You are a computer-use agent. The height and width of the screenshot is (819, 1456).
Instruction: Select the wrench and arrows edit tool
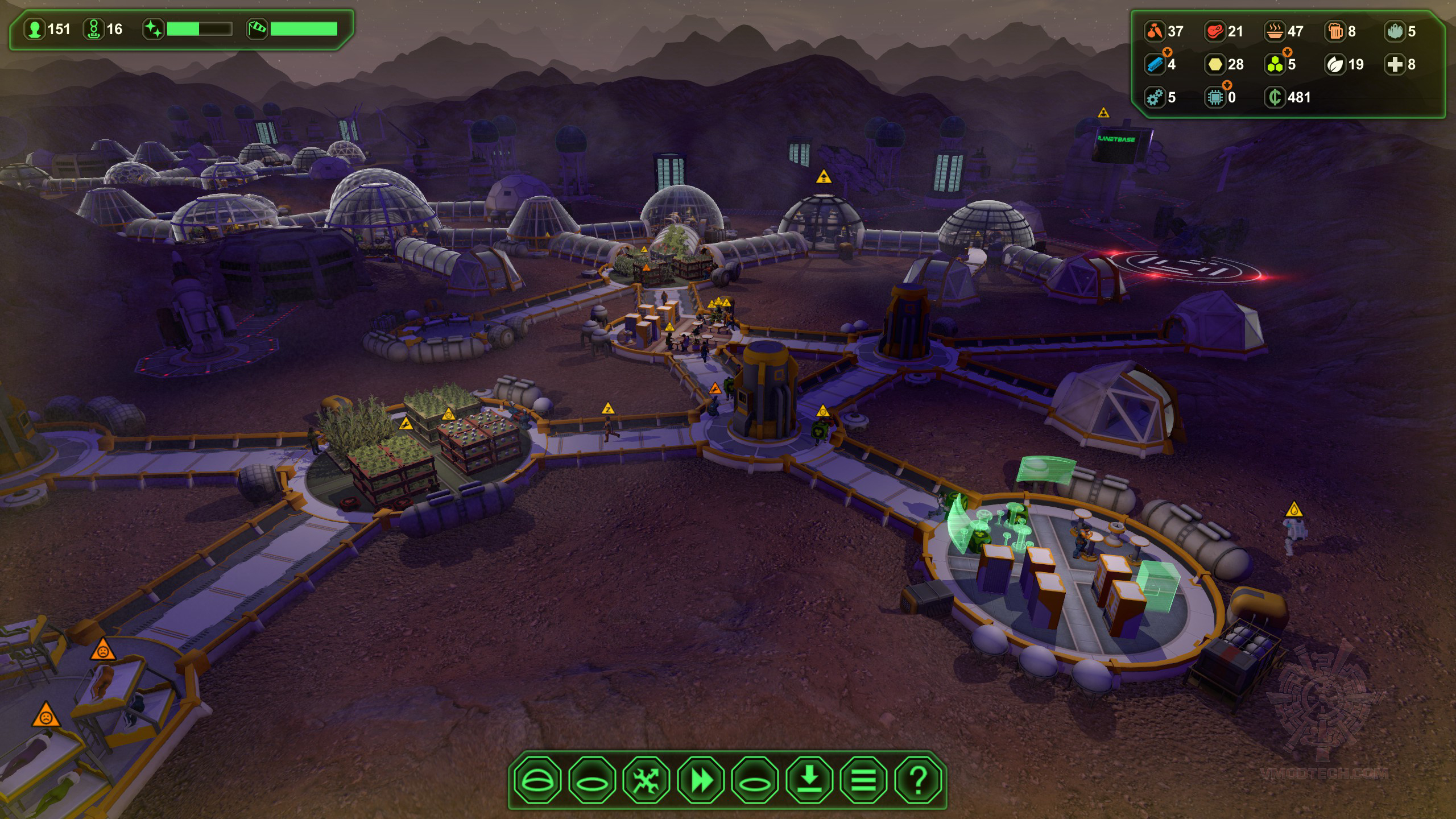[x=646, y=780]
